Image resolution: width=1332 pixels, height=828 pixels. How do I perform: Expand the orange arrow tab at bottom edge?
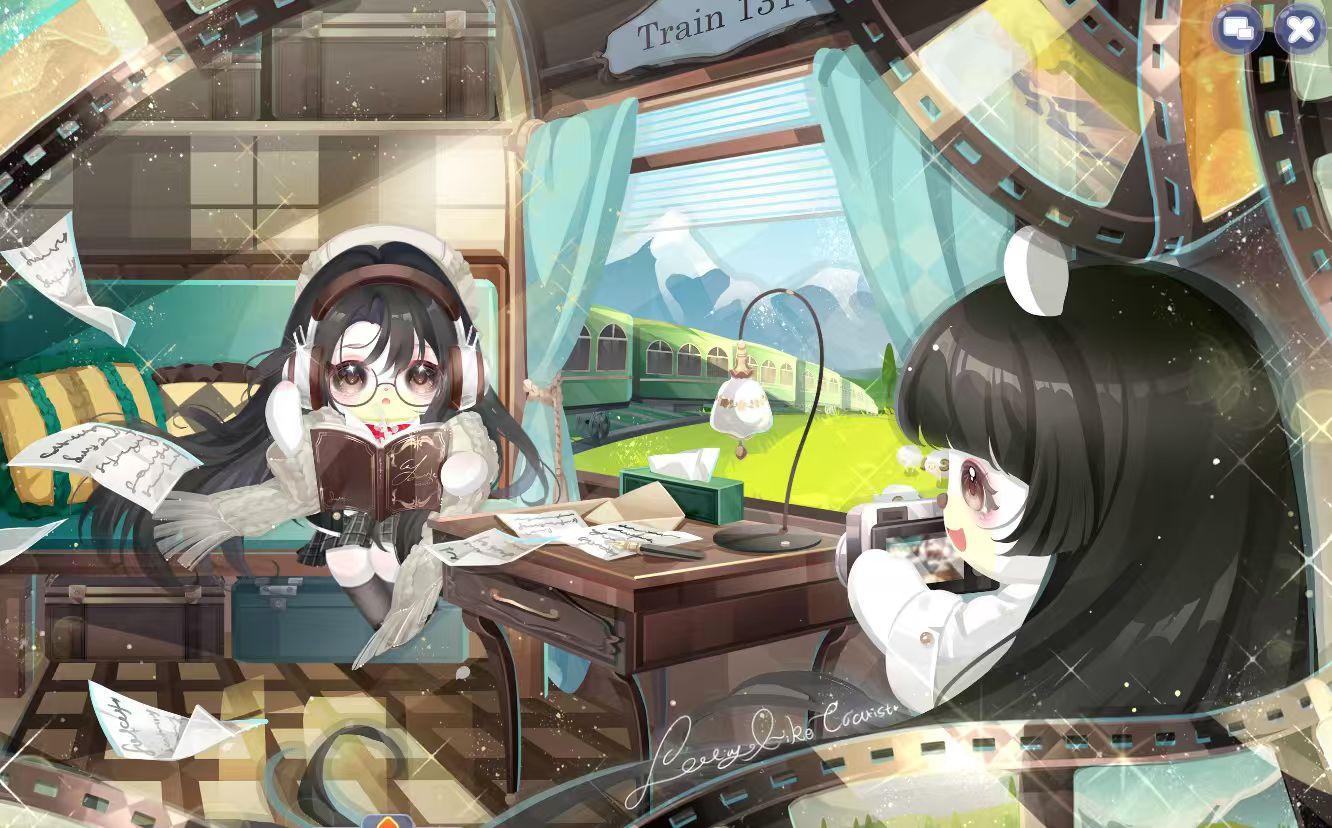click(x=388, y=822)
